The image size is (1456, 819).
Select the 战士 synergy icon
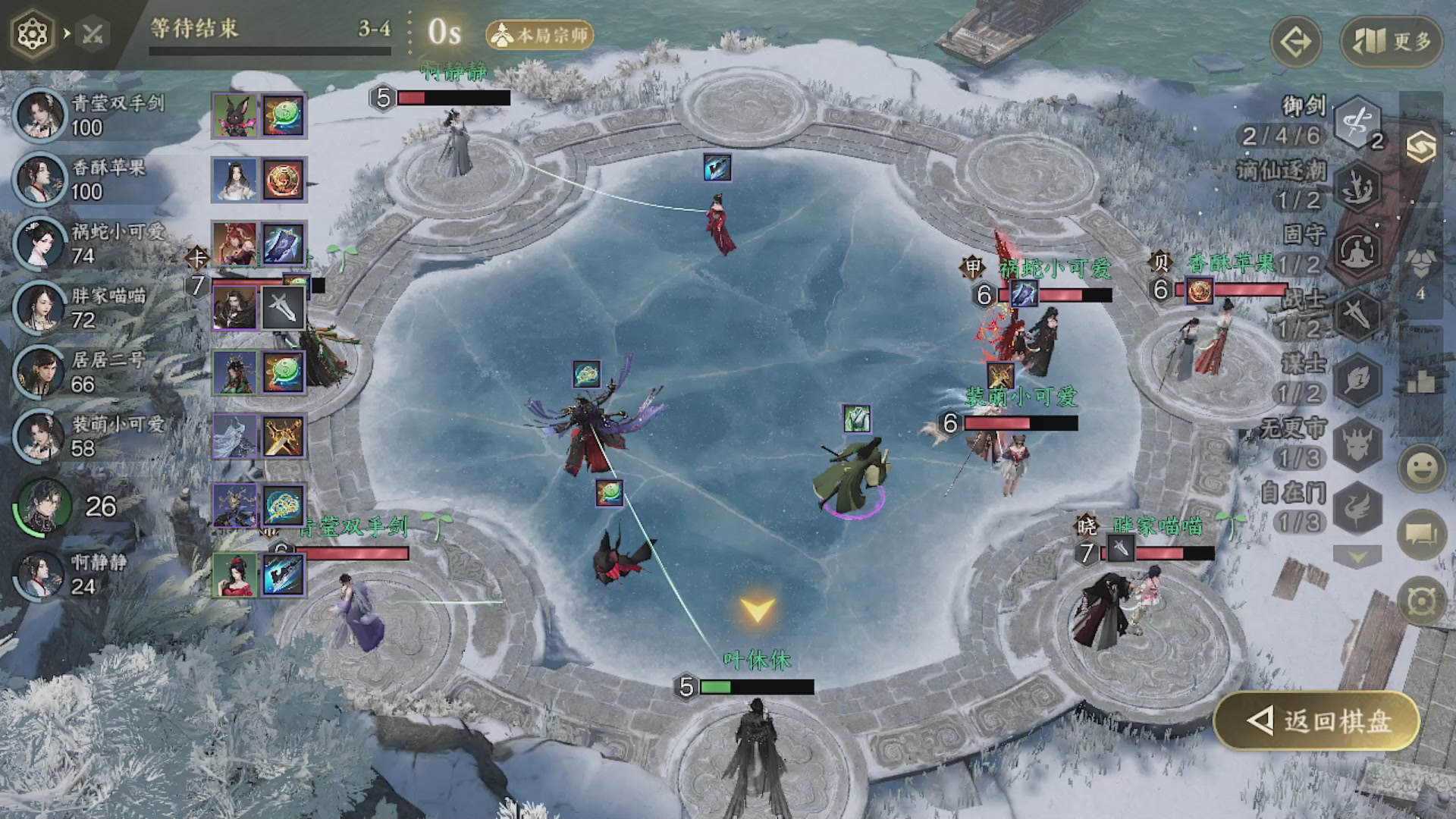(1357, 315)
